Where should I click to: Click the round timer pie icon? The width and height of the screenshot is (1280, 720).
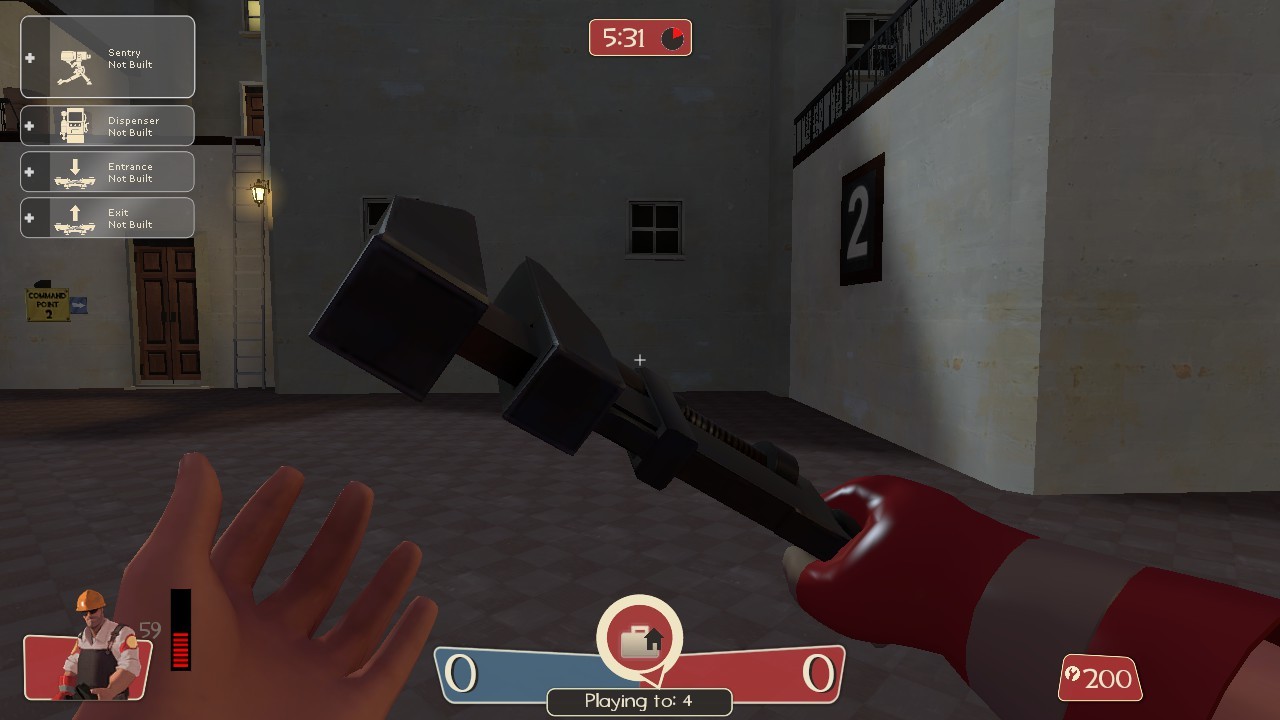click(672, 37)
